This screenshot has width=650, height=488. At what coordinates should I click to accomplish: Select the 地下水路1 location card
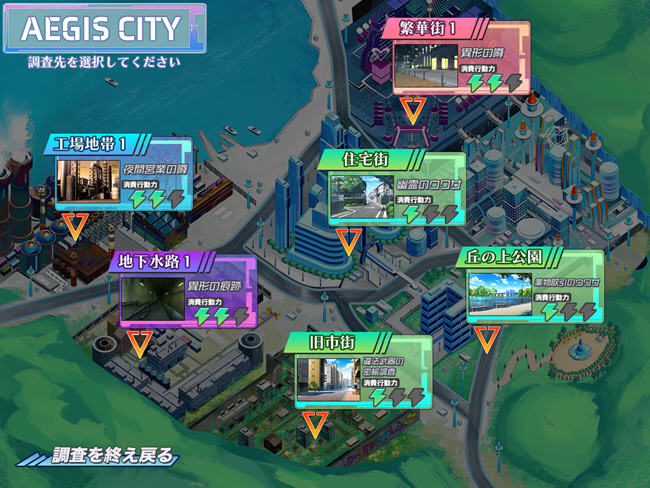pyautogui.click(x=186, y=288)
